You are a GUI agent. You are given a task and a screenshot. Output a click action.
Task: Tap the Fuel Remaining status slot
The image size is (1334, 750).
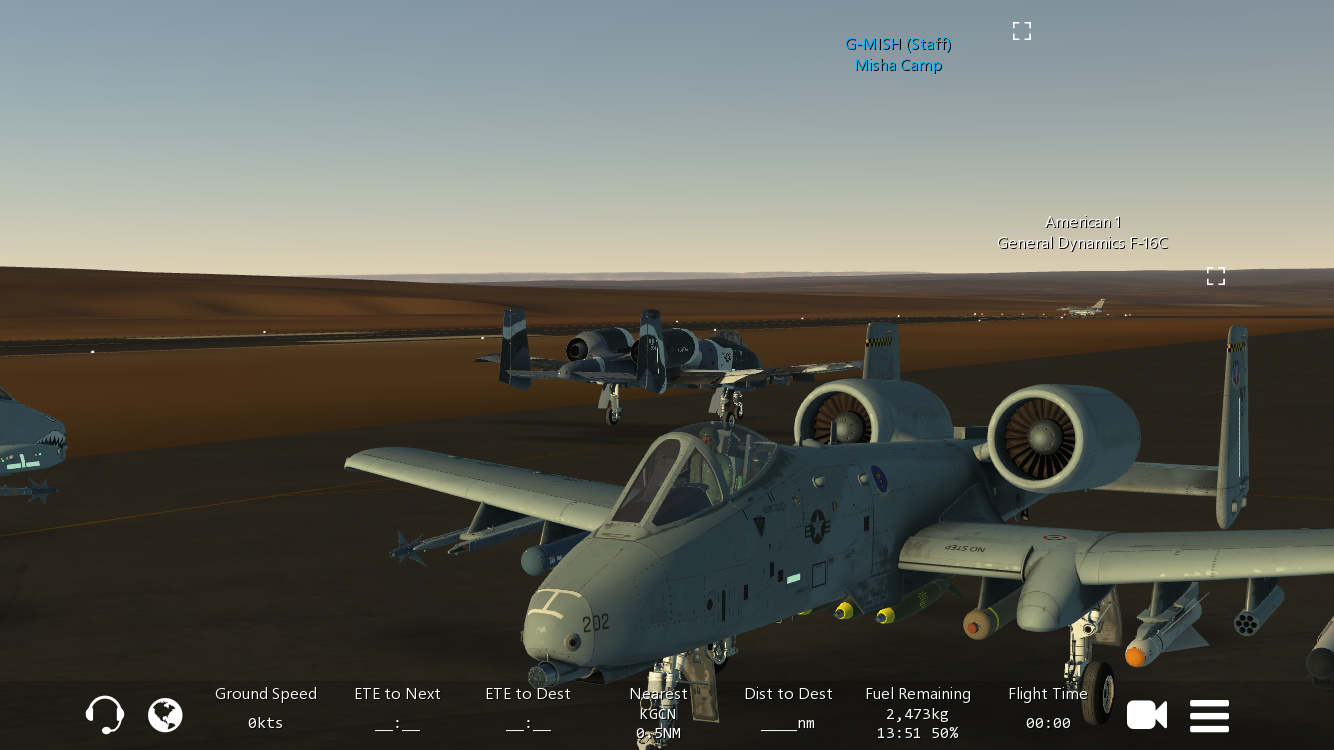[x=918, y=713]
